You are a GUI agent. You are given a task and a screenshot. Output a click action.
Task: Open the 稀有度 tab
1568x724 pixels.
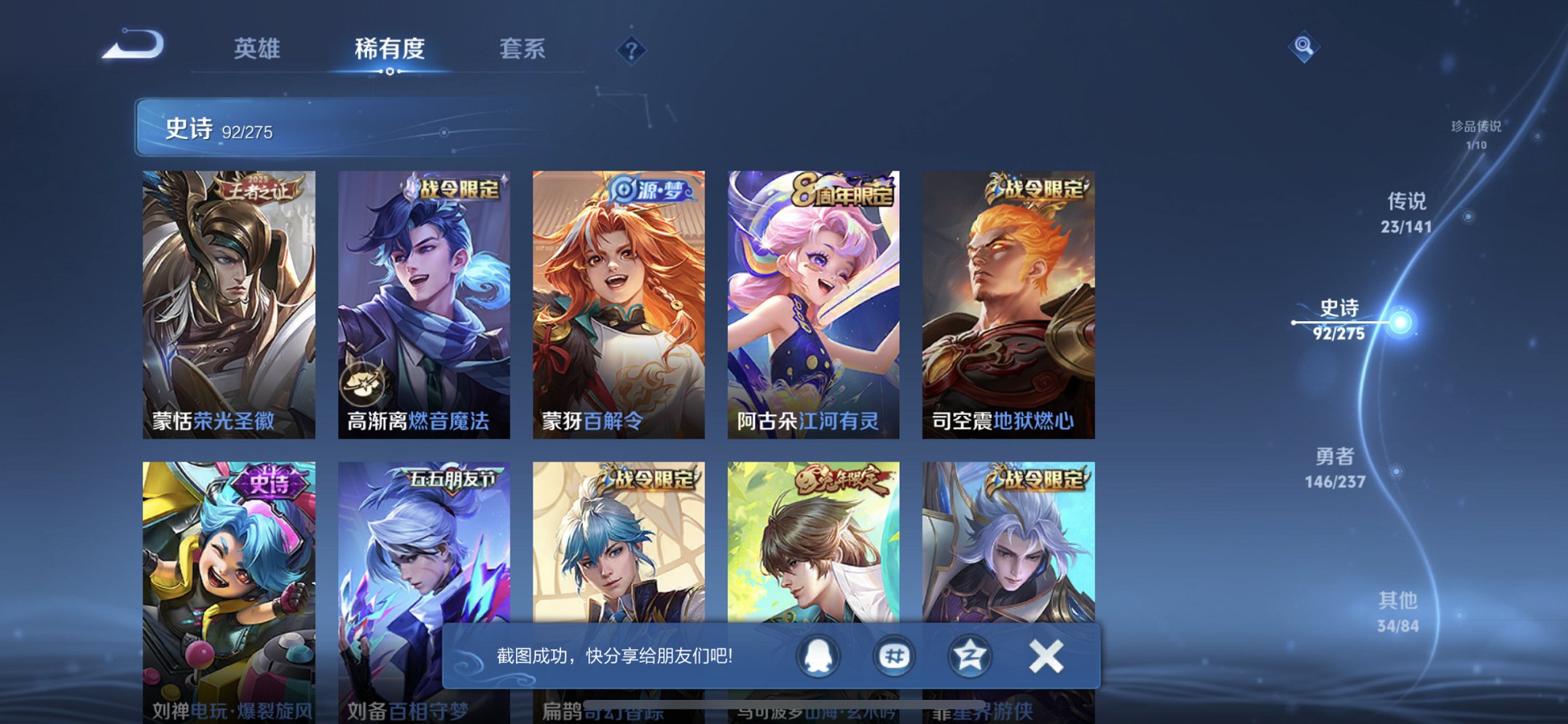(389, 49)
